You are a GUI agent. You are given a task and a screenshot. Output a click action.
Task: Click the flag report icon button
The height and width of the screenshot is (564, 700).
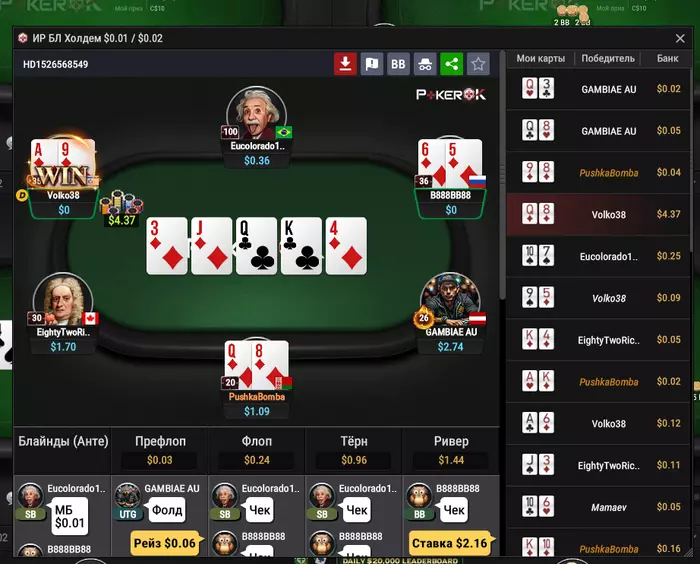tap(372, 64)
